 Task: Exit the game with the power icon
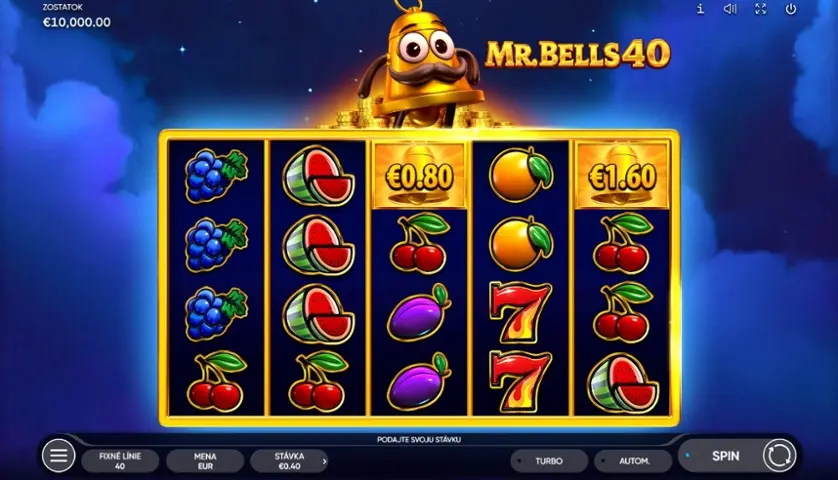tap(791, 9)
